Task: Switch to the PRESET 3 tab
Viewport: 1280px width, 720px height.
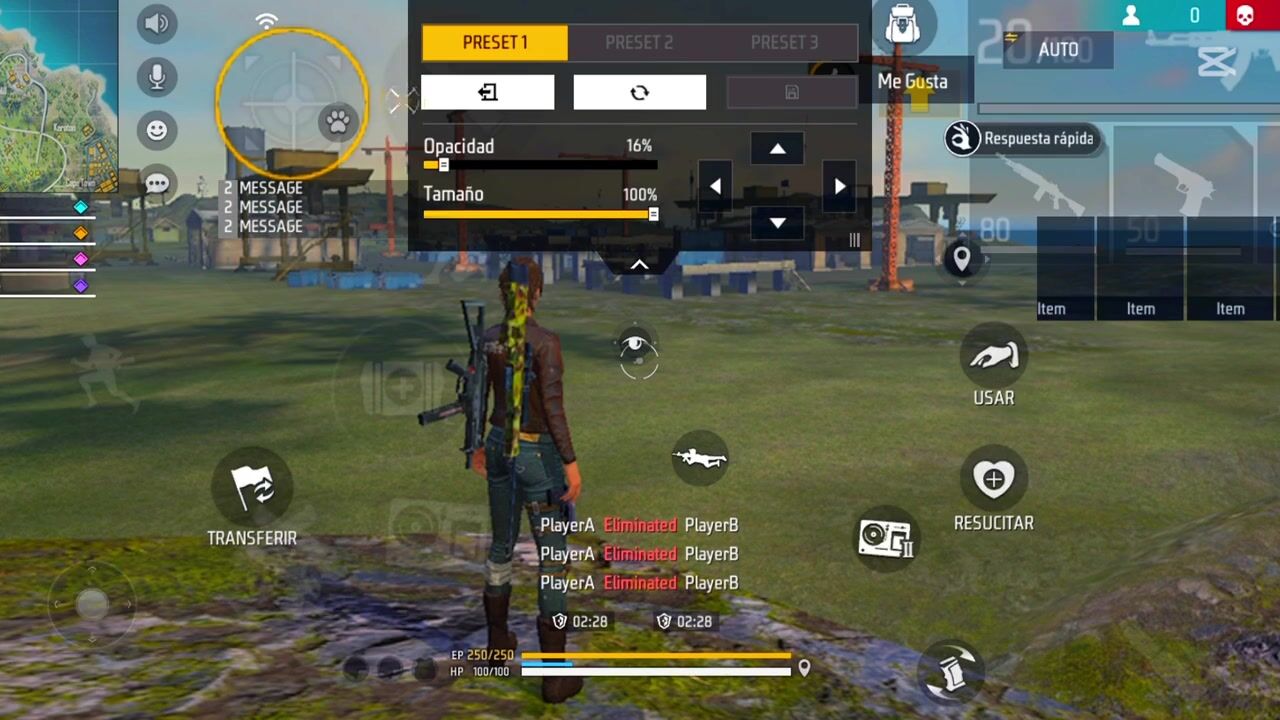Action: tap(784, 43)
